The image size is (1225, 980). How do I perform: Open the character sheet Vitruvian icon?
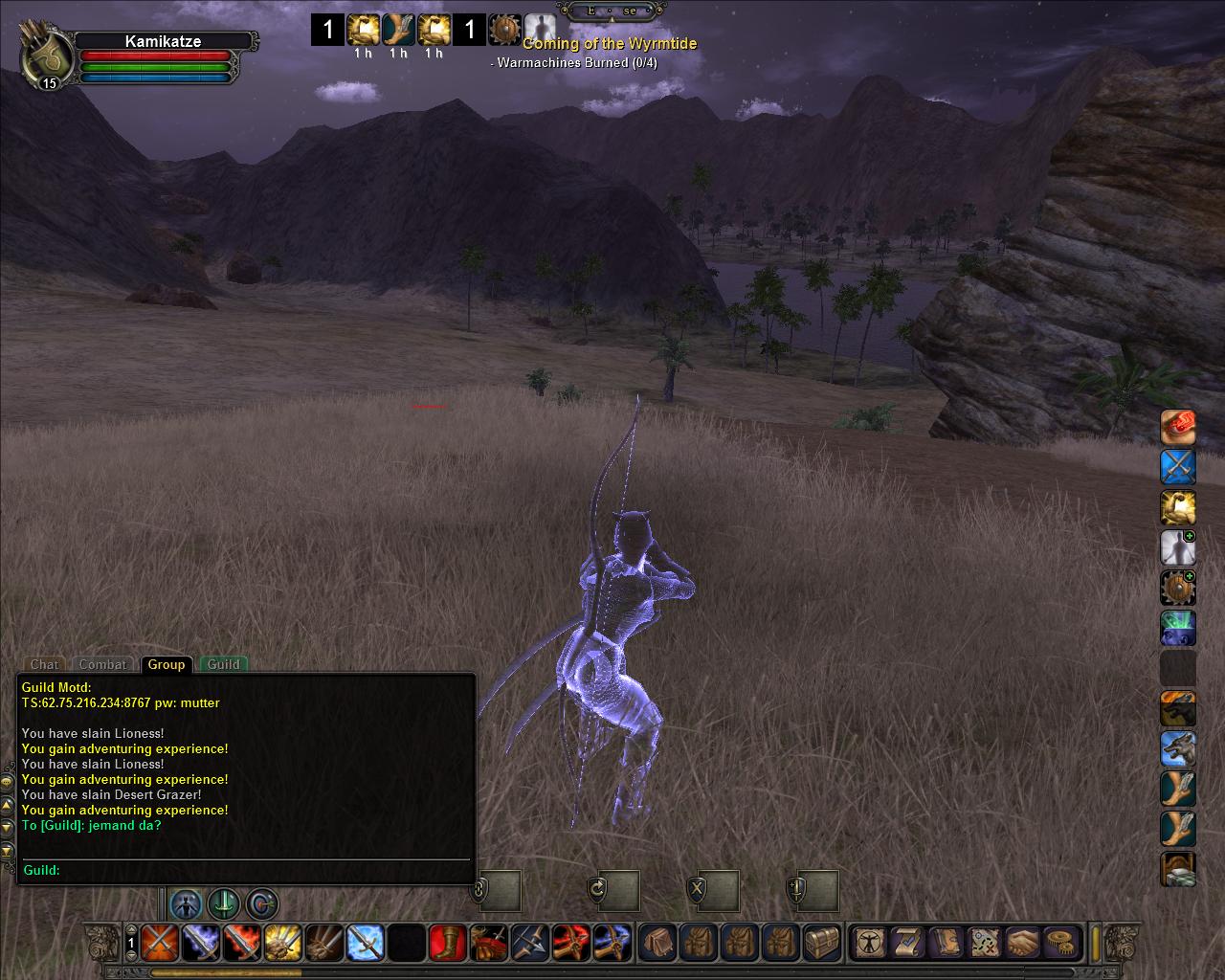pos(869,943)
